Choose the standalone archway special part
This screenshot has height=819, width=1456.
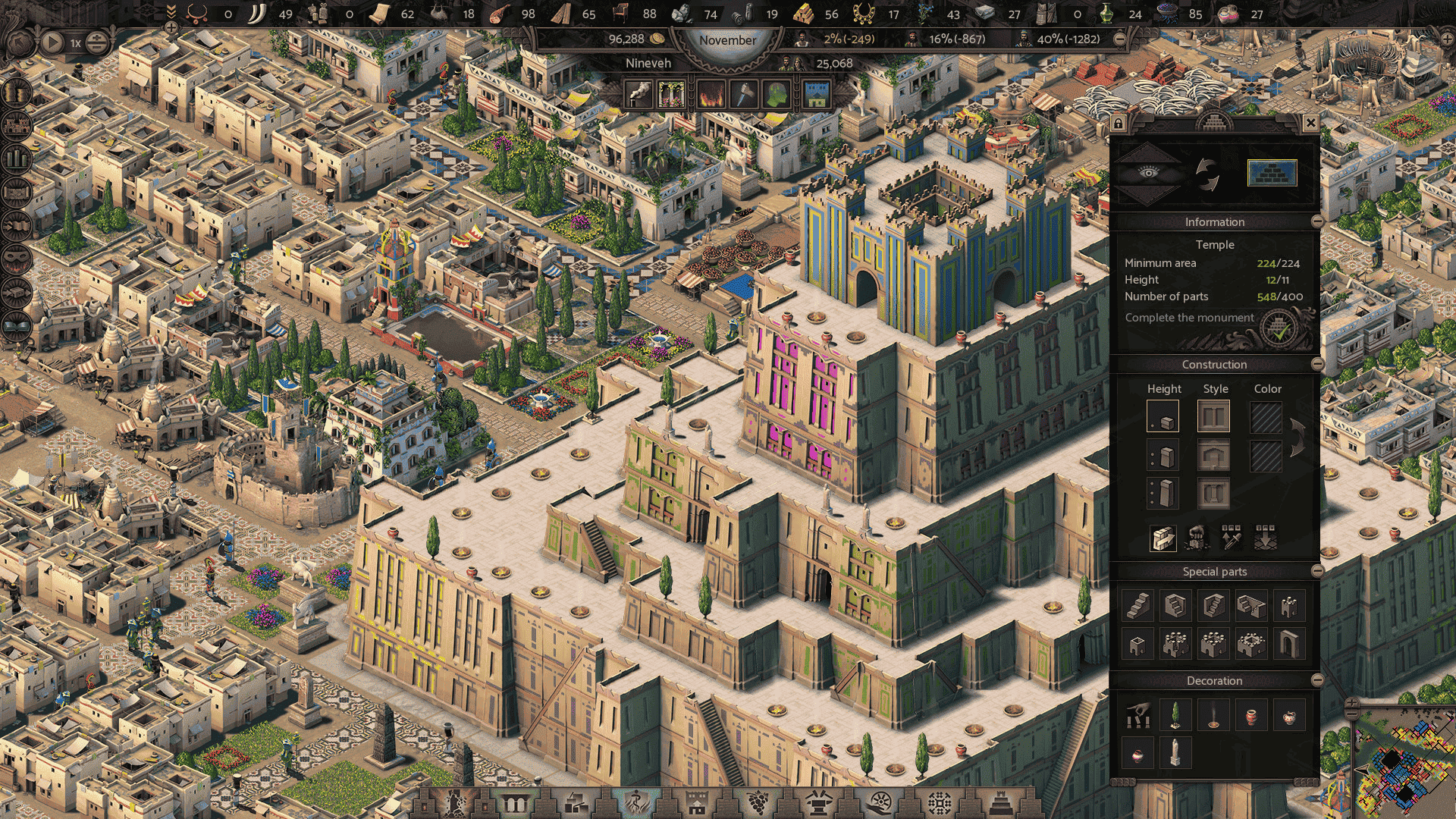(1288, 645)
